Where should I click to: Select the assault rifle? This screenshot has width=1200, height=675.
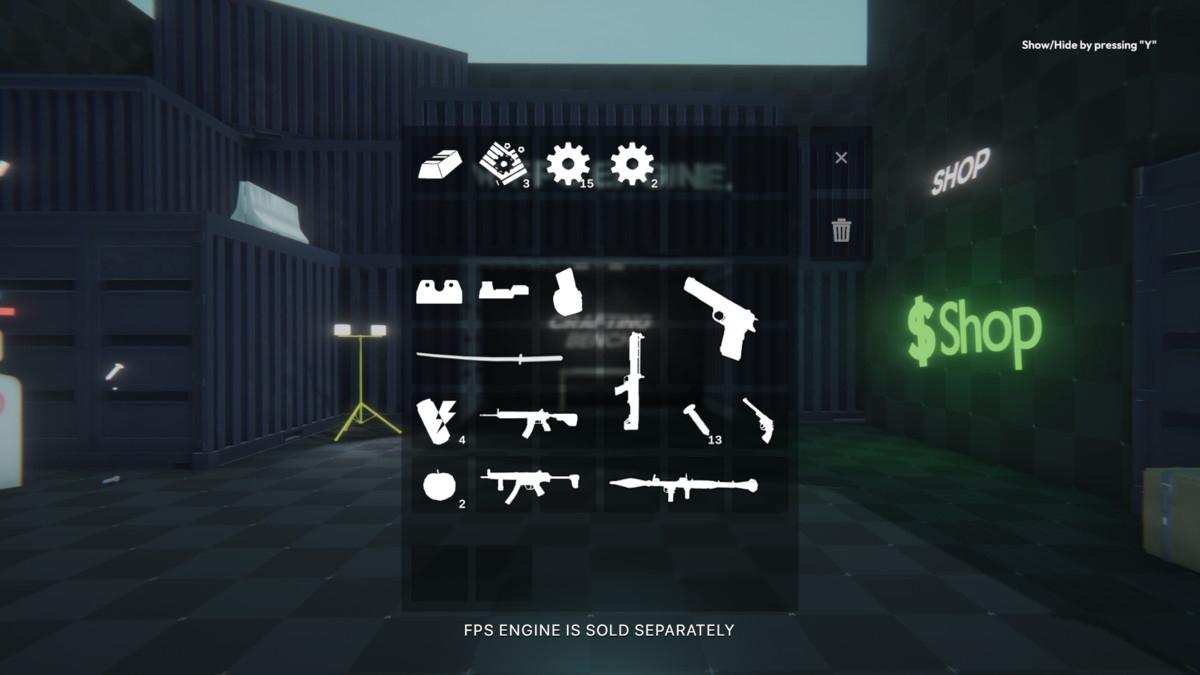coord(528,419)
